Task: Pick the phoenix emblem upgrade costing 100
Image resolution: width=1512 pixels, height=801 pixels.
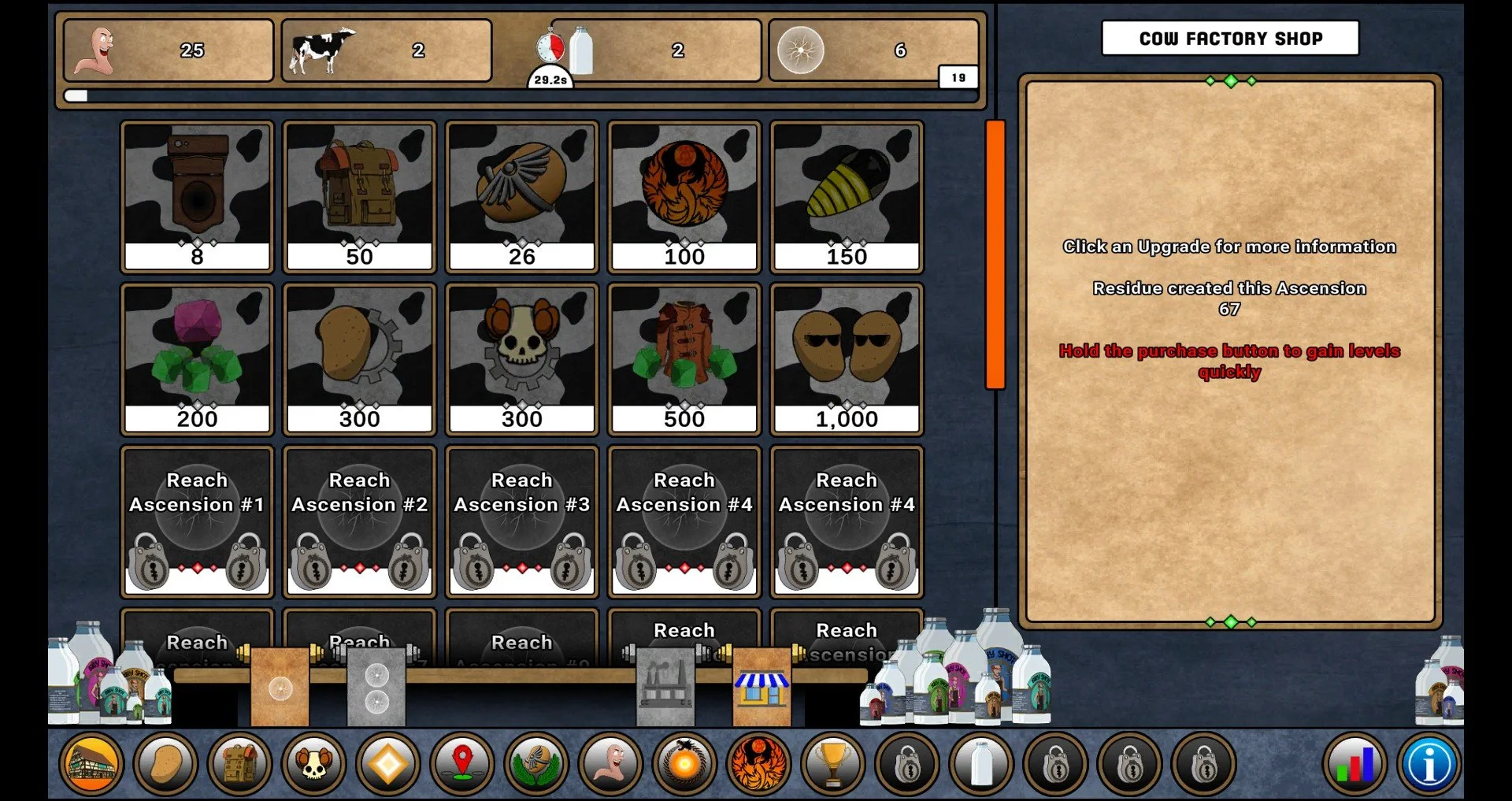Action: coord(684,195)
